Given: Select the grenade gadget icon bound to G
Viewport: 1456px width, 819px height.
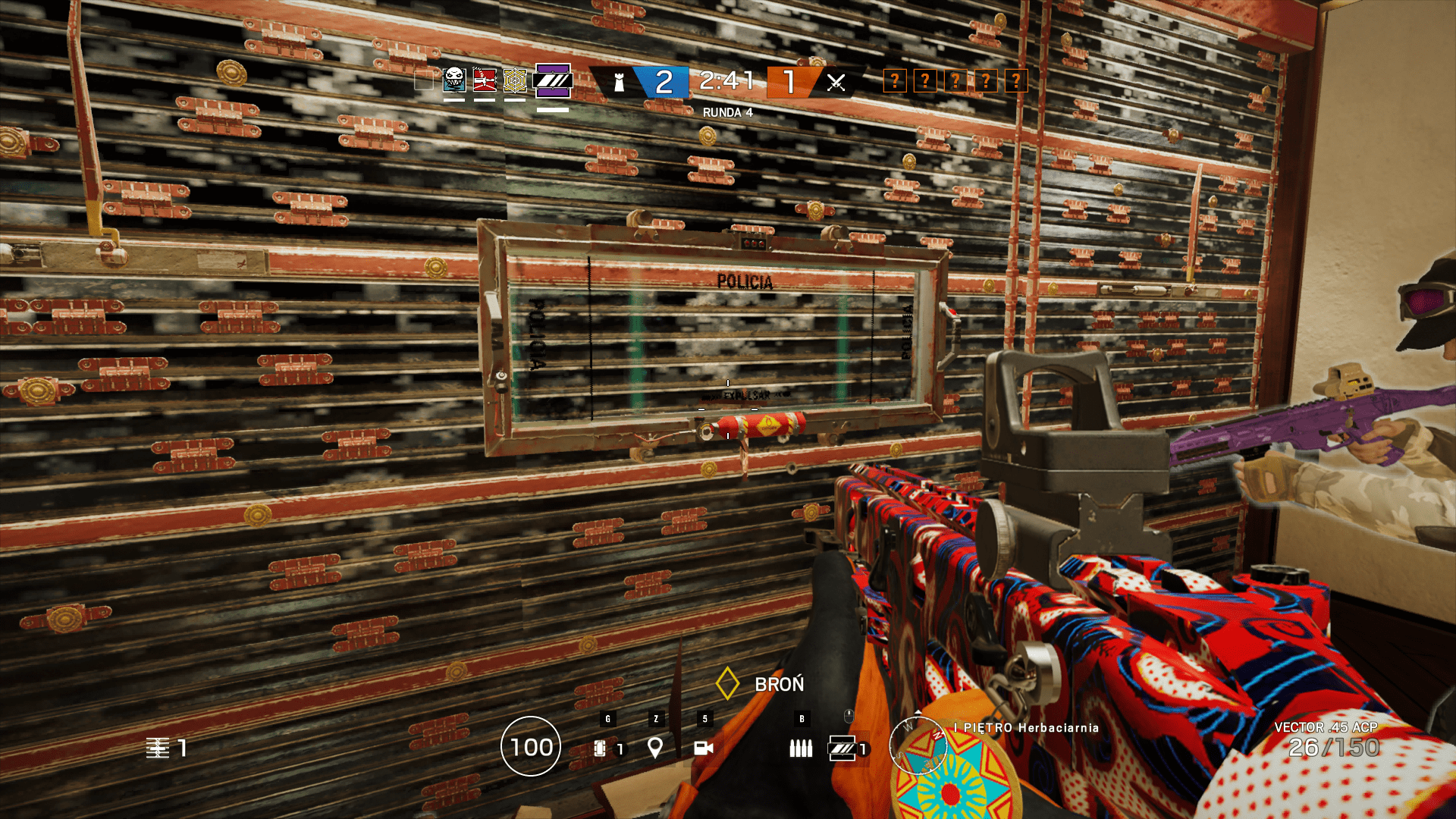Looking at the screenshot, I should pos(600,748).
